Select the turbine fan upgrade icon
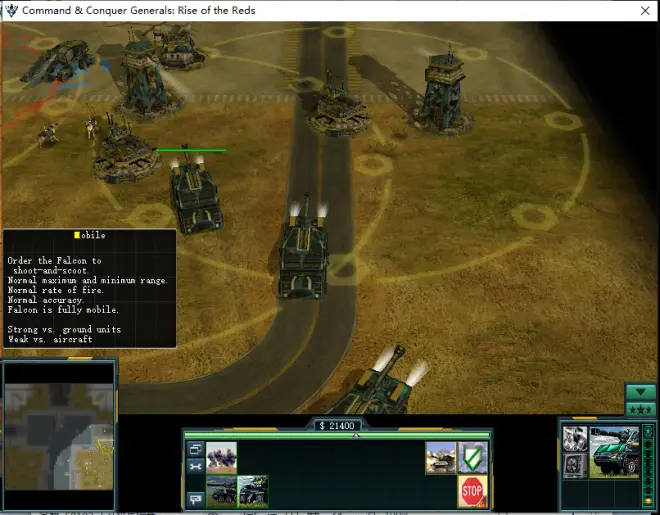This screenshot has height=515, width=660. coord(574,466)
